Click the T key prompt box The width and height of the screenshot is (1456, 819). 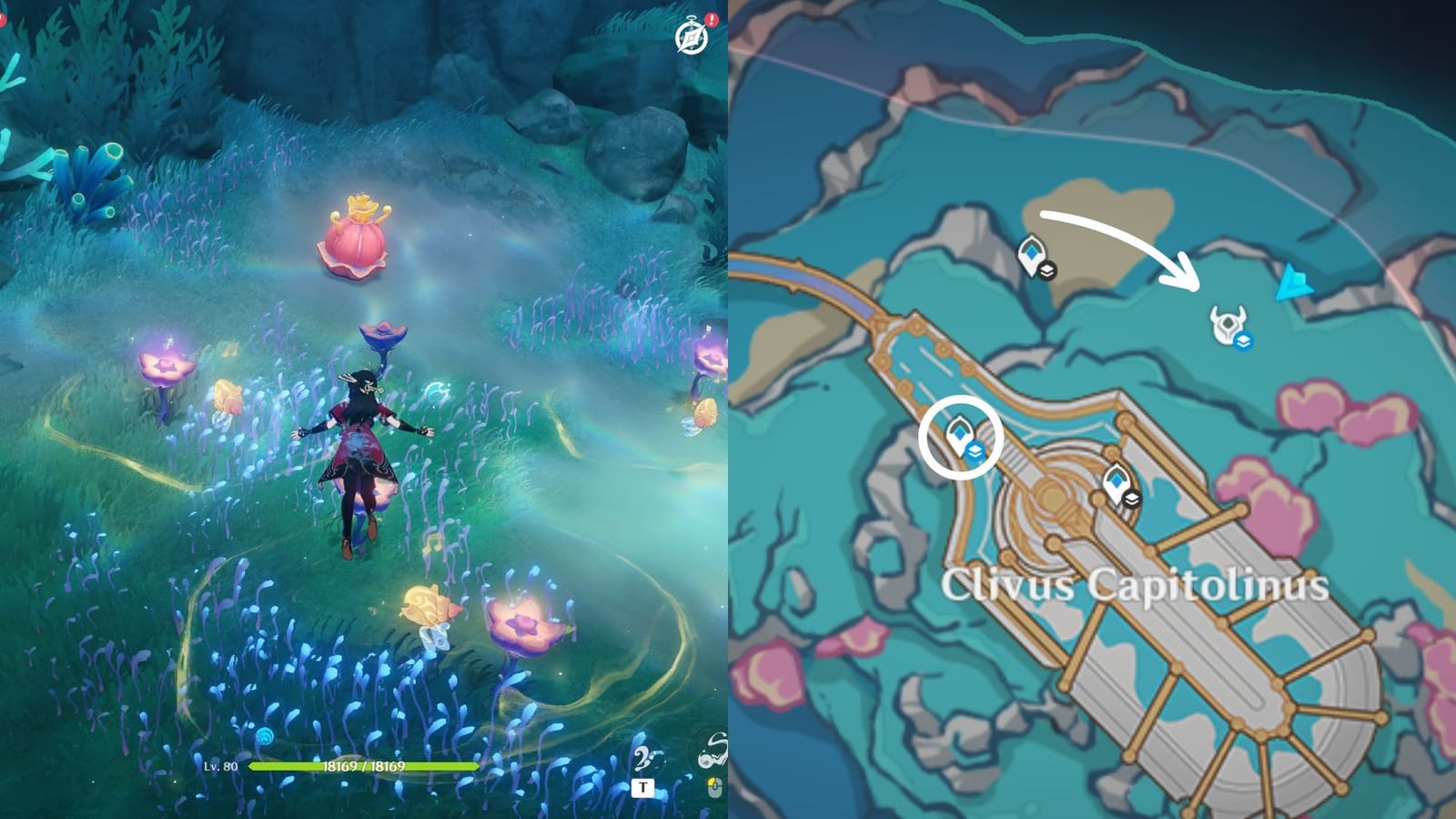(642, 787)
